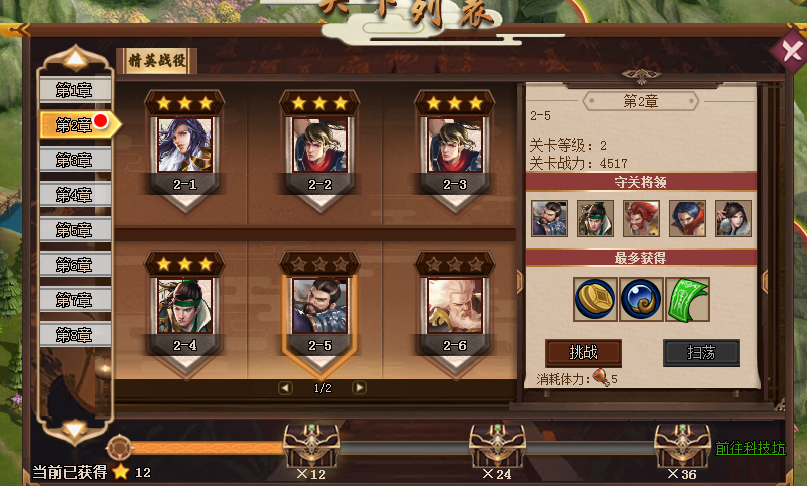Open the 24-star treasure chest
The image size is (807, 486).
[496, 444]
